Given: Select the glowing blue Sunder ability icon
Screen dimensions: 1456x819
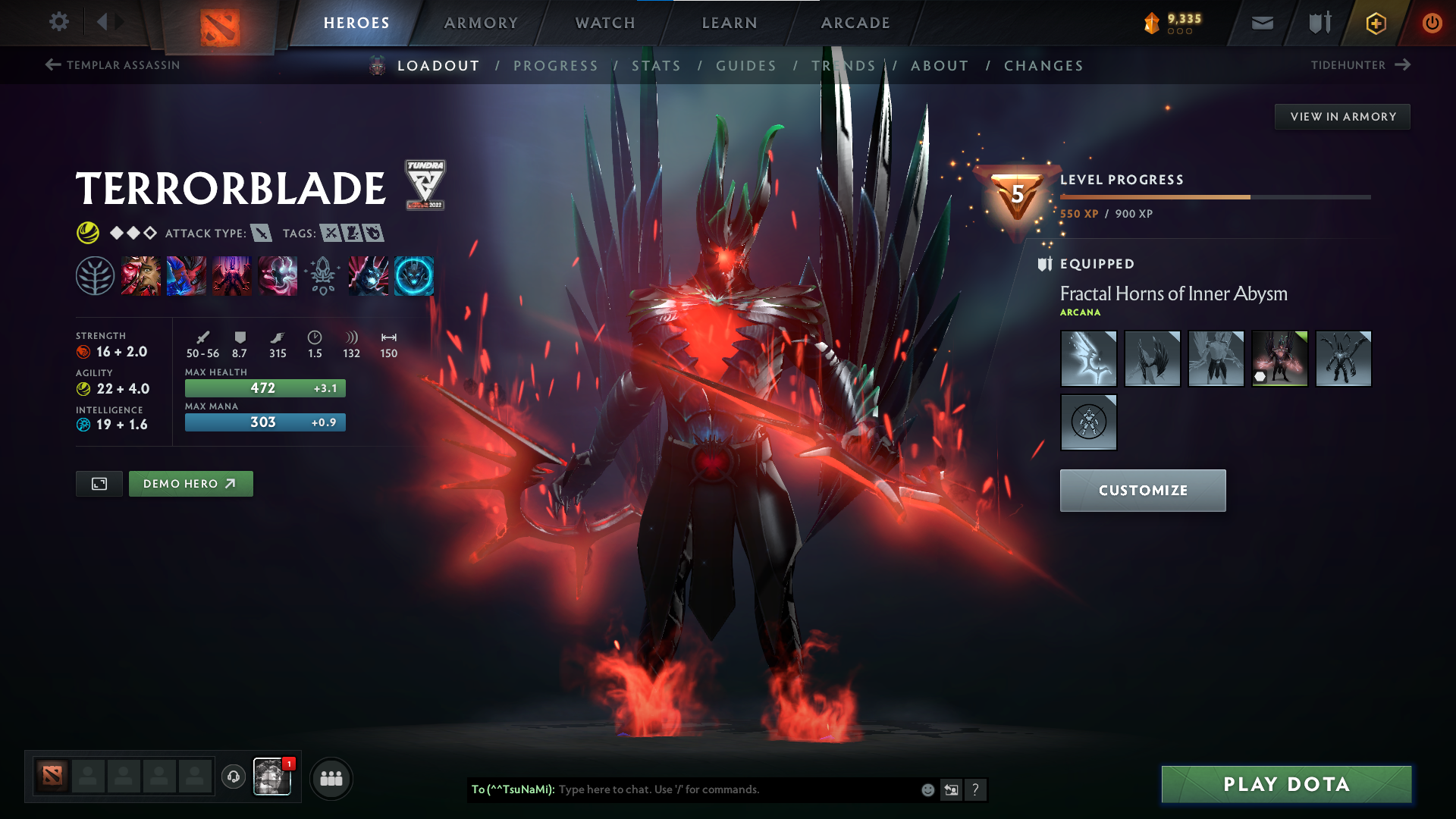Looking at the screenshot, I should (x=414, y=276).
